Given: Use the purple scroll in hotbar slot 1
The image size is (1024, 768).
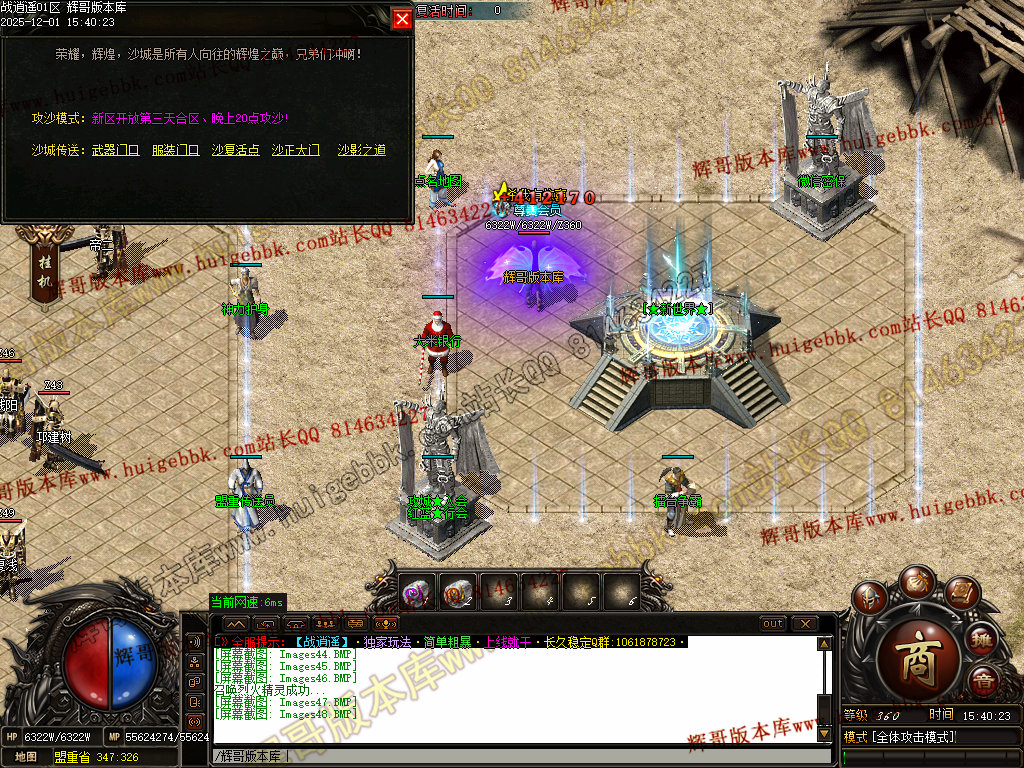Looking at the screenshot, I should pyautogui.click(x=417, y=592).
